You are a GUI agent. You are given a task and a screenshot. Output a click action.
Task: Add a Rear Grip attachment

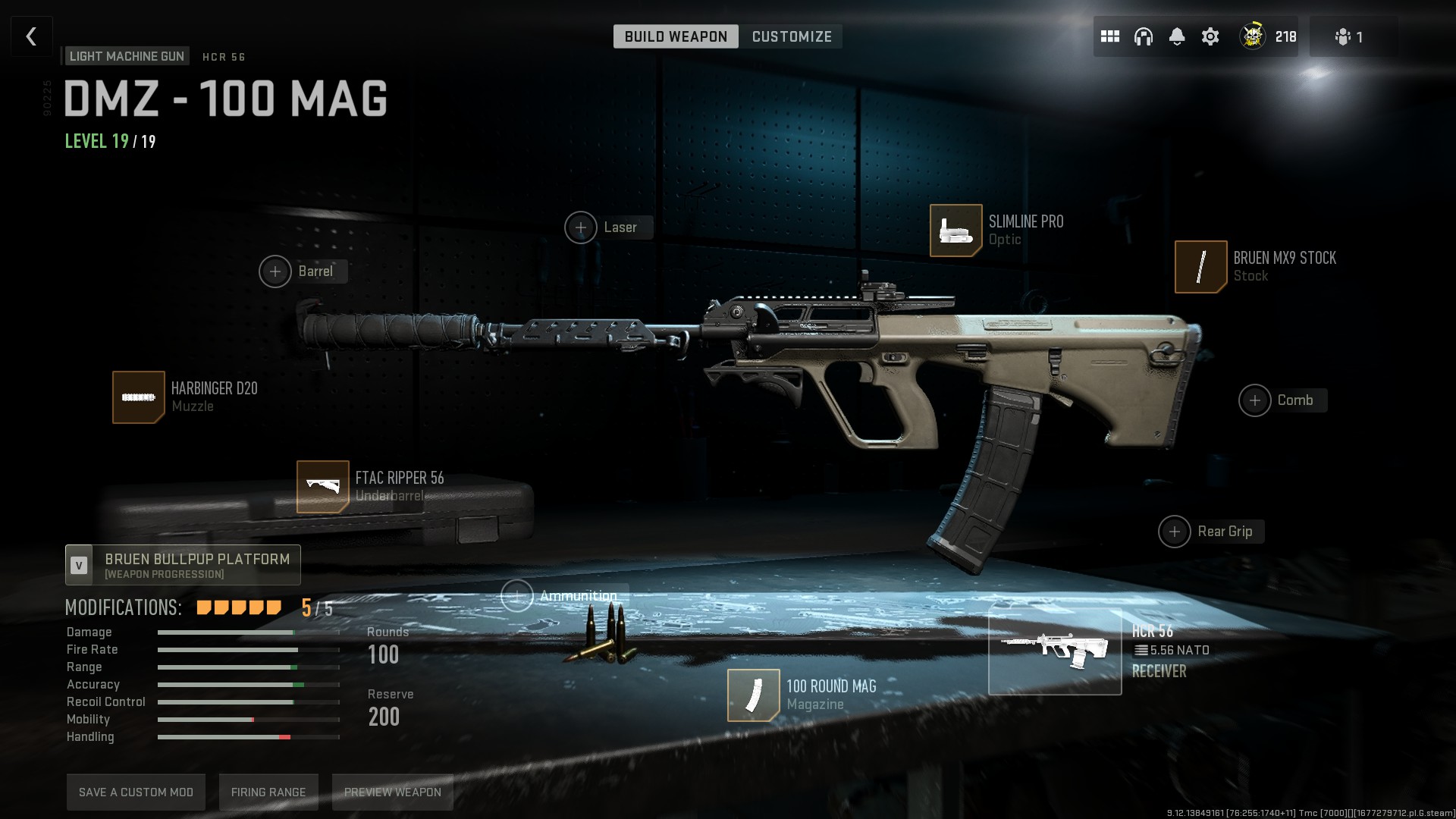[x=1175, y=532]
